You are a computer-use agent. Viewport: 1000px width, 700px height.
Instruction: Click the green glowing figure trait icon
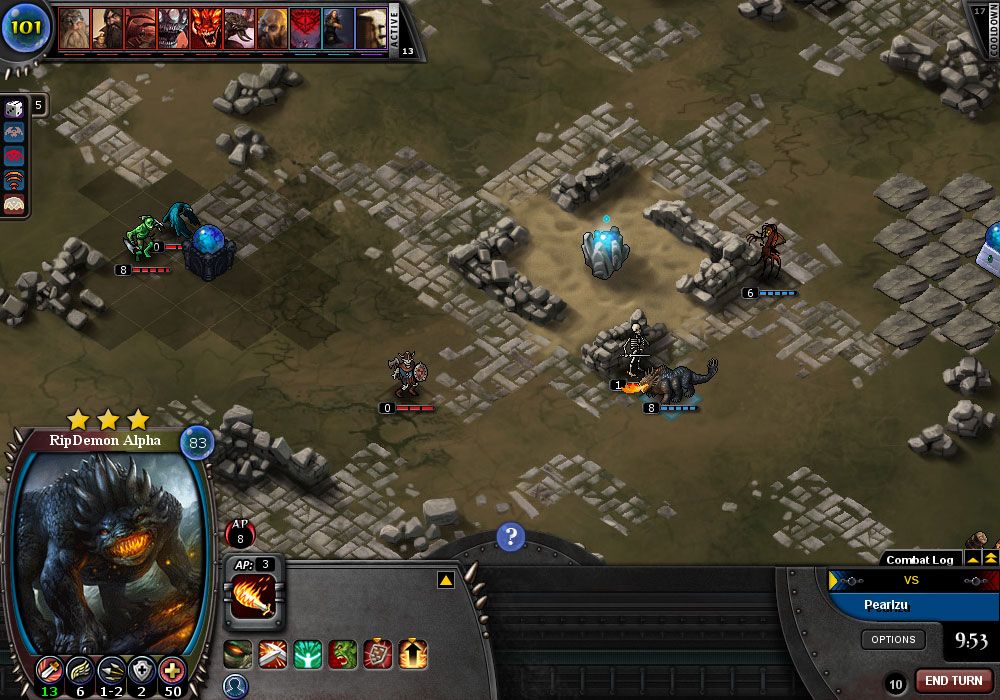coord(308,655)
